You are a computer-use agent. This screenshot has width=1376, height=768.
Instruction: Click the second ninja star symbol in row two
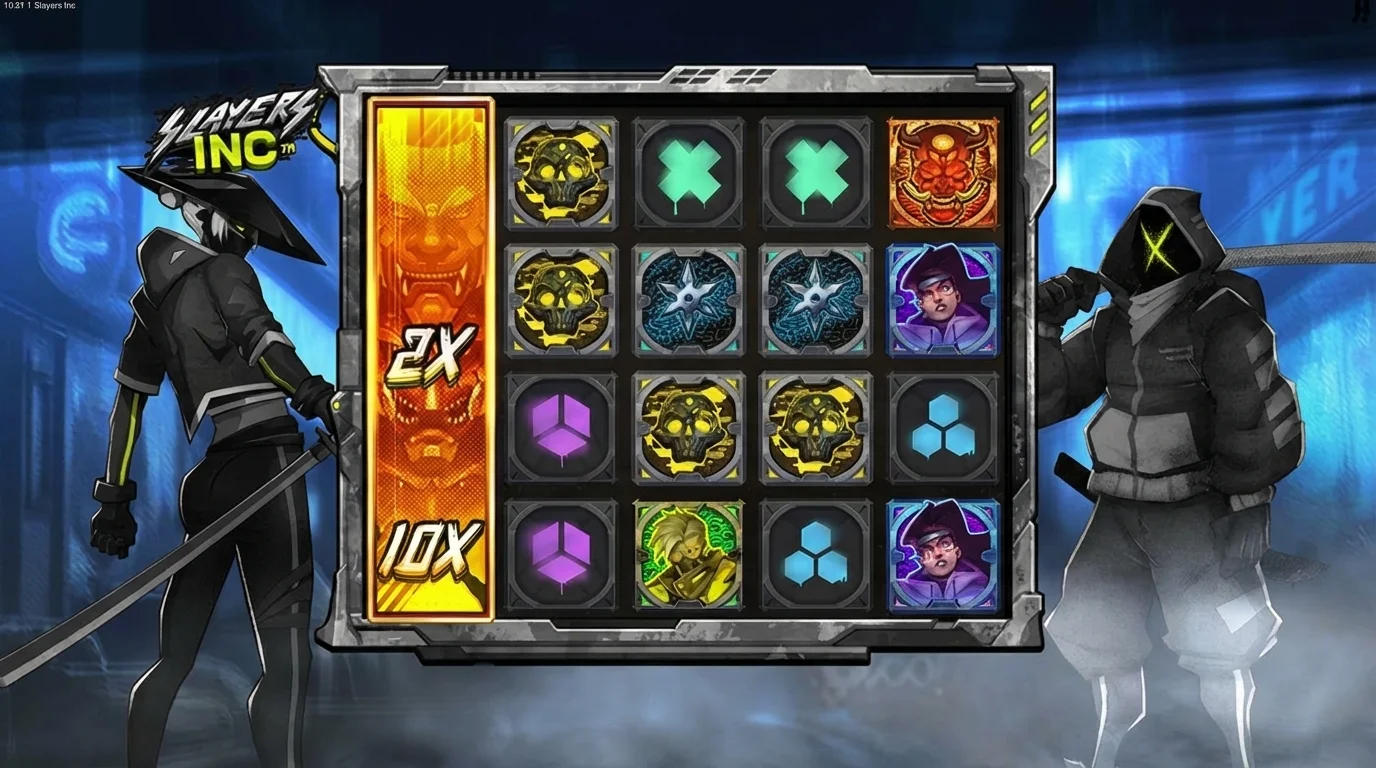pos(815,300)
